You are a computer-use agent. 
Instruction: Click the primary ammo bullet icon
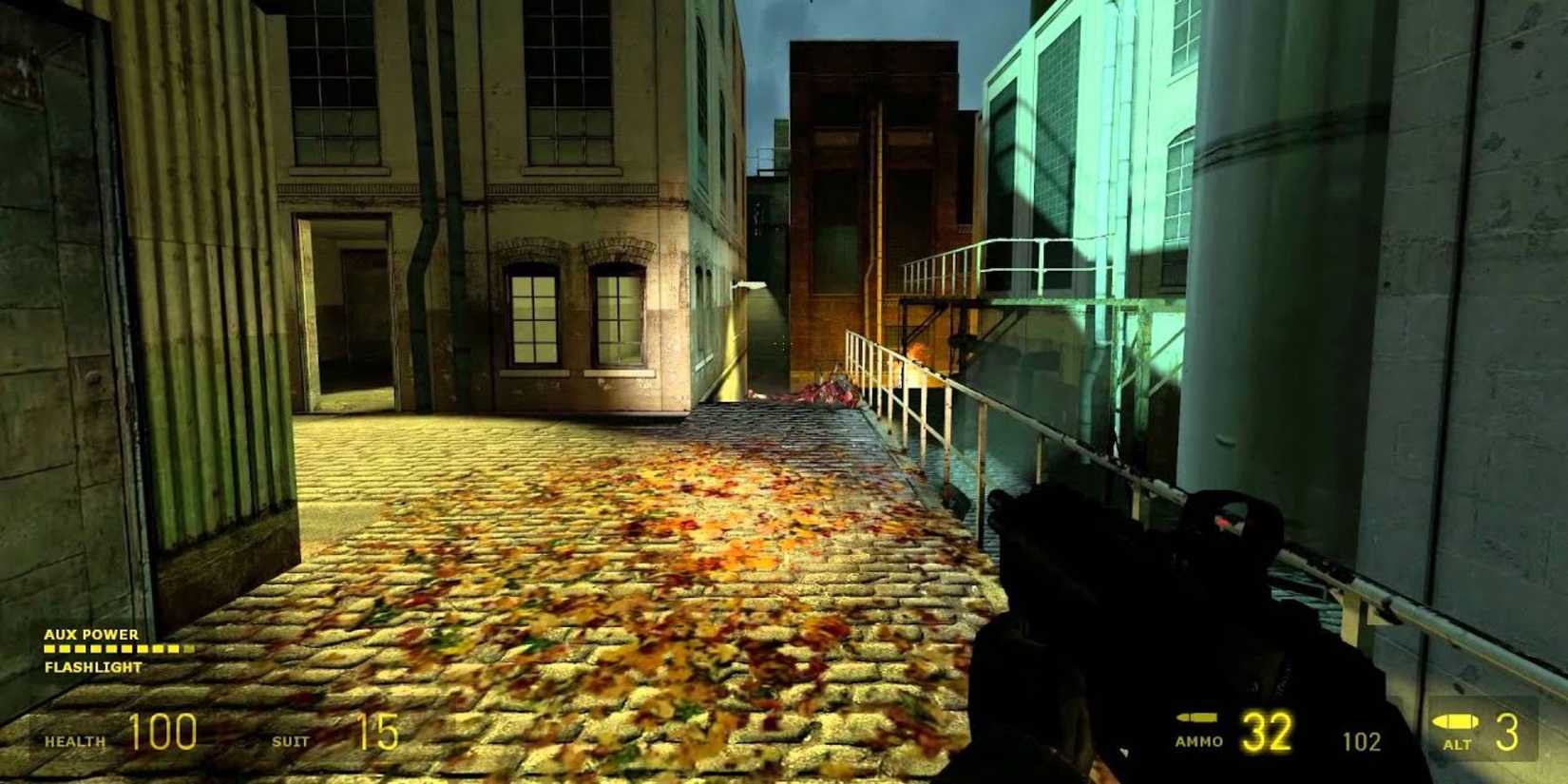pyautogui.click(x=1197, y=719)
